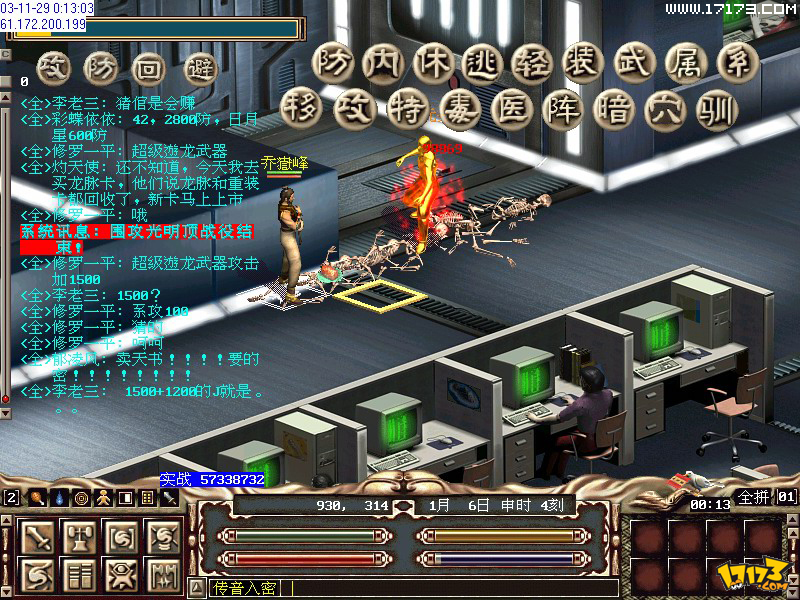Screen dimensions: 800x600
Task: Choose the 驯 taming button
Action: [x=716, y=108]
